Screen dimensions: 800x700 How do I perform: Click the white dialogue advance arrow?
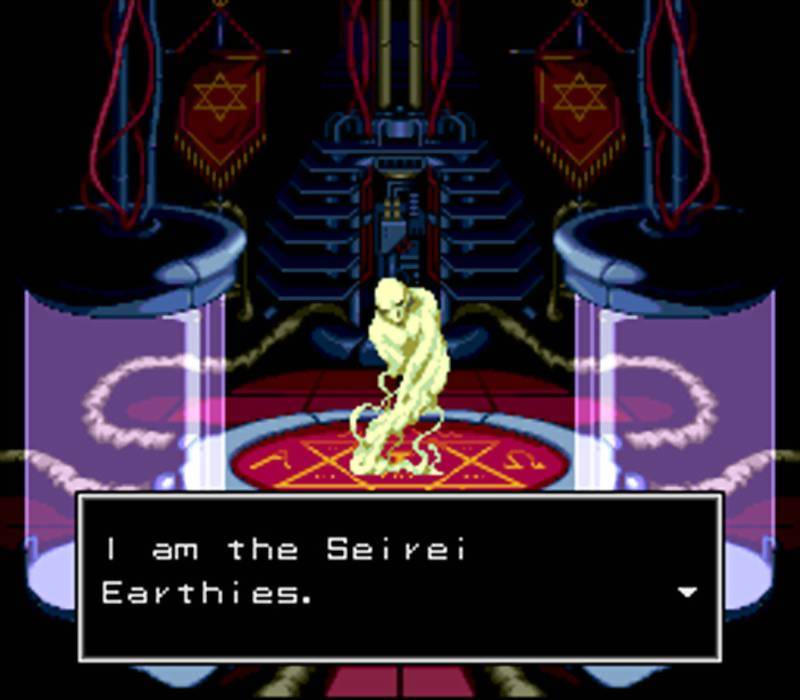686,592
